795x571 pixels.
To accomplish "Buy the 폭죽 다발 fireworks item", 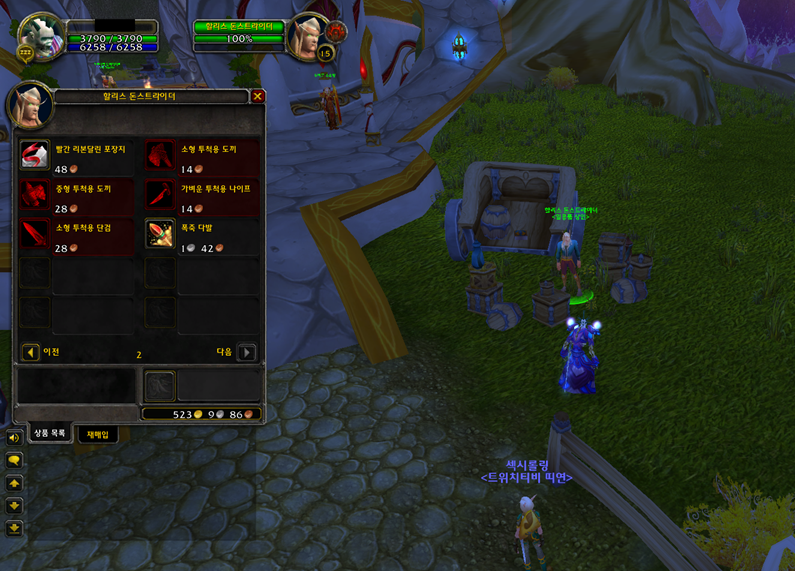I will pos(159,233).
